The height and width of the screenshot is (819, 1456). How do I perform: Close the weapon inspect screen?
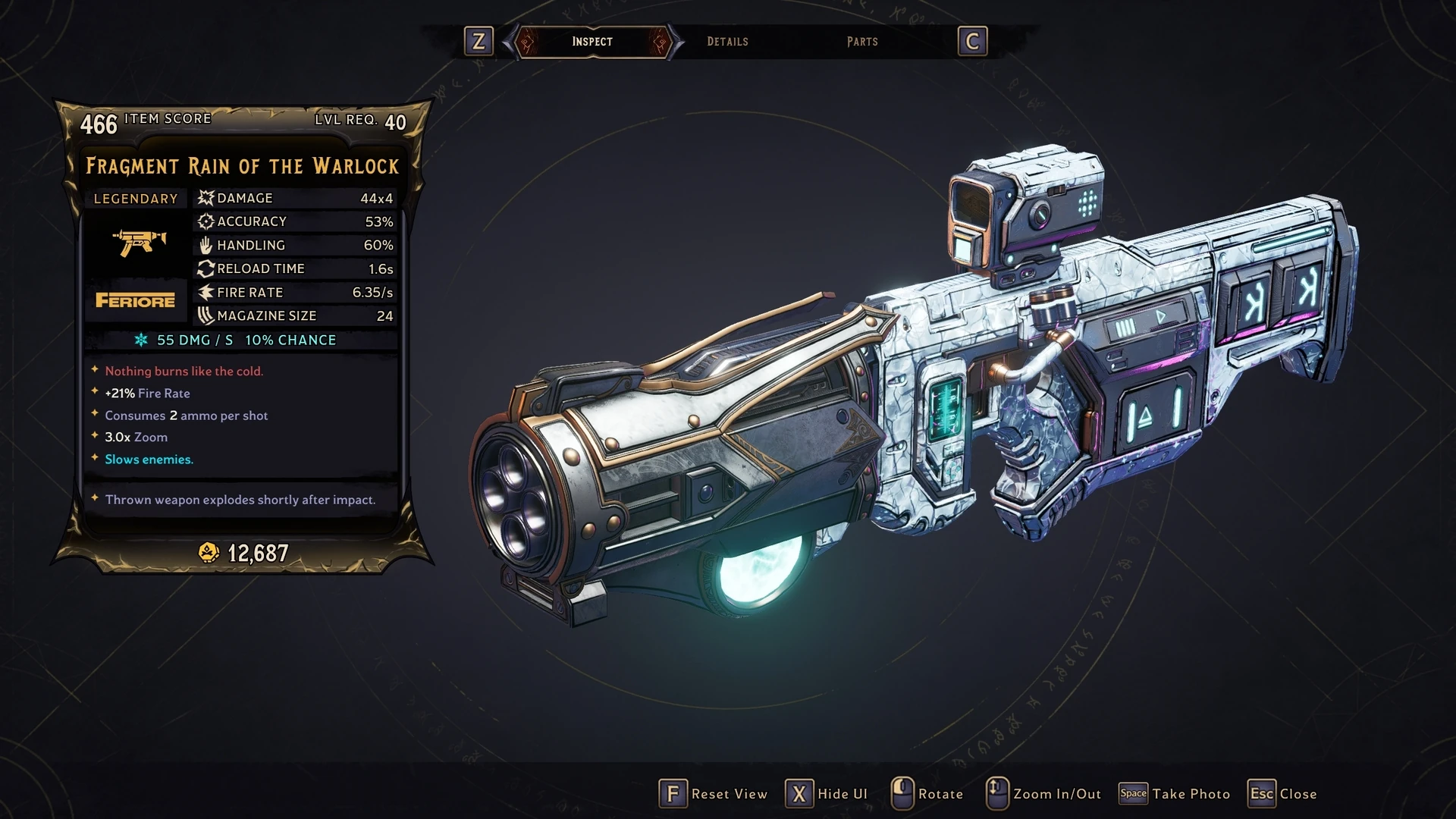(x=1283, y=794)
